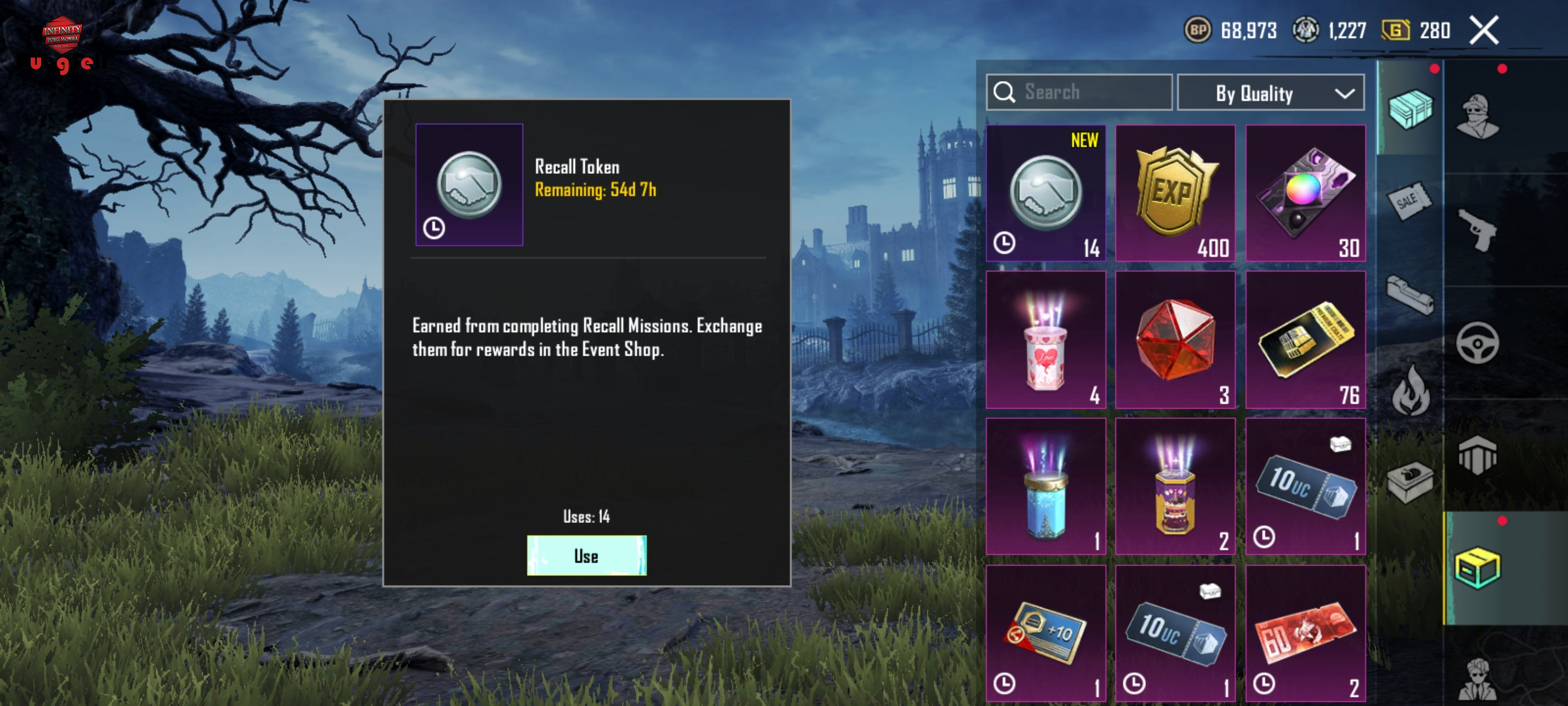Viewport: 1568px width, 706px height.
Task: Select the Recall Token slot marked NEW
Action: (x=1045, y=193)
